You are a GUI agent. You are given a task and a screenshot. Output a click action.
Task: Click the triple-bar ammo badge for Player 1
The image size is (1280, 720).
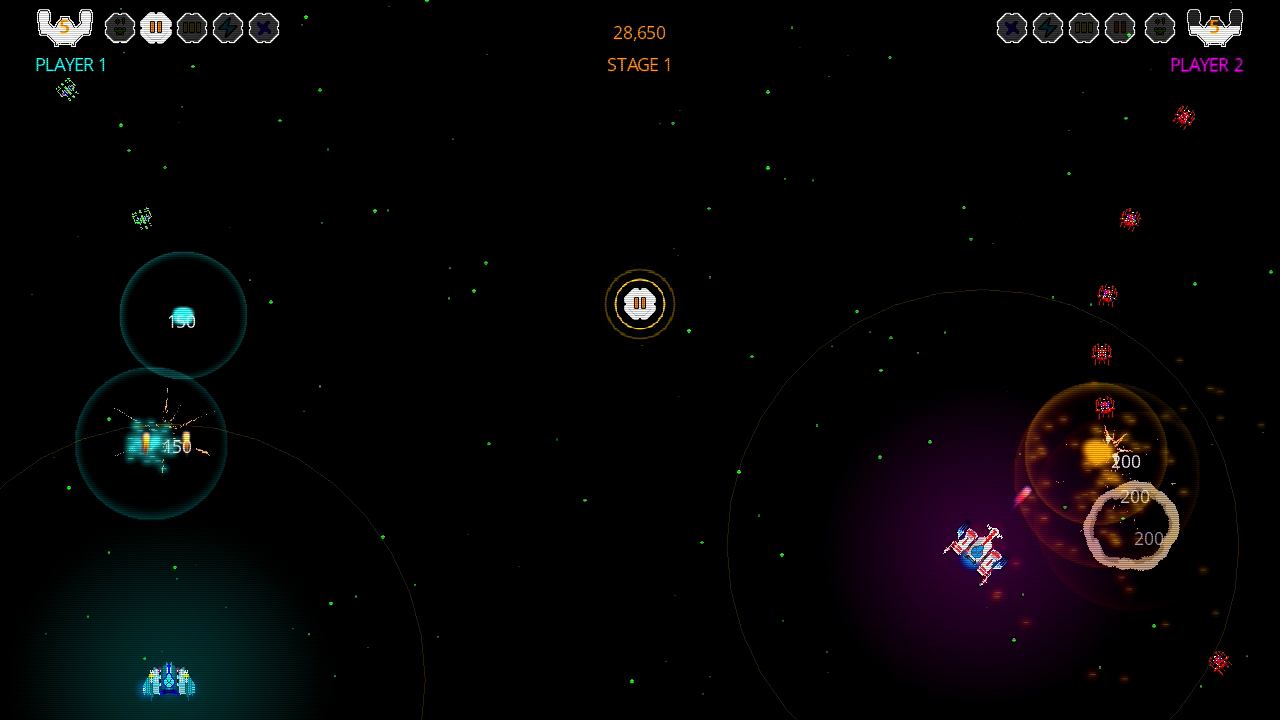click(192, 28)
